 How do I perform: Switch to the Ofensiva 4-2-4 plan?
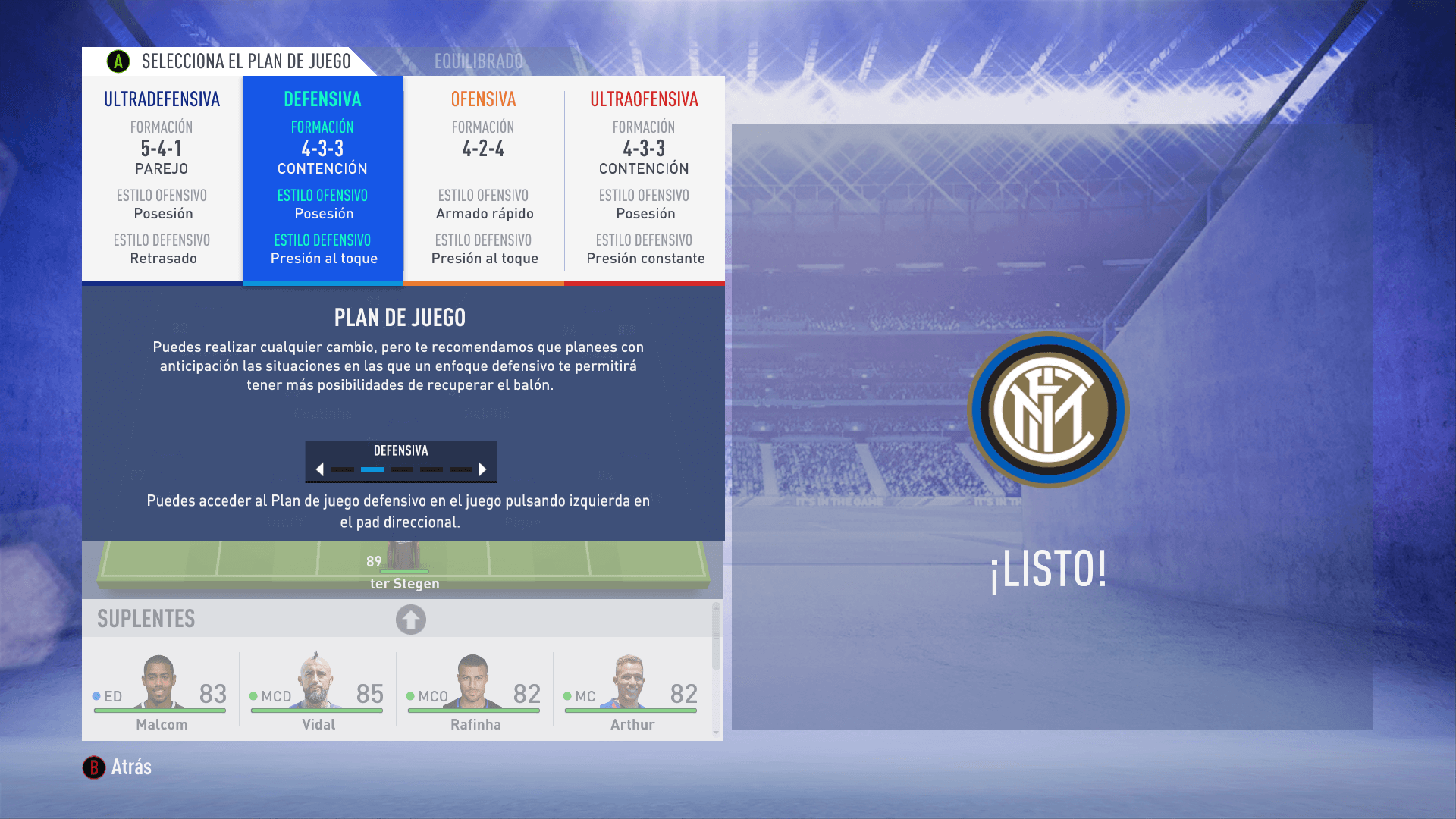(484, 180)
